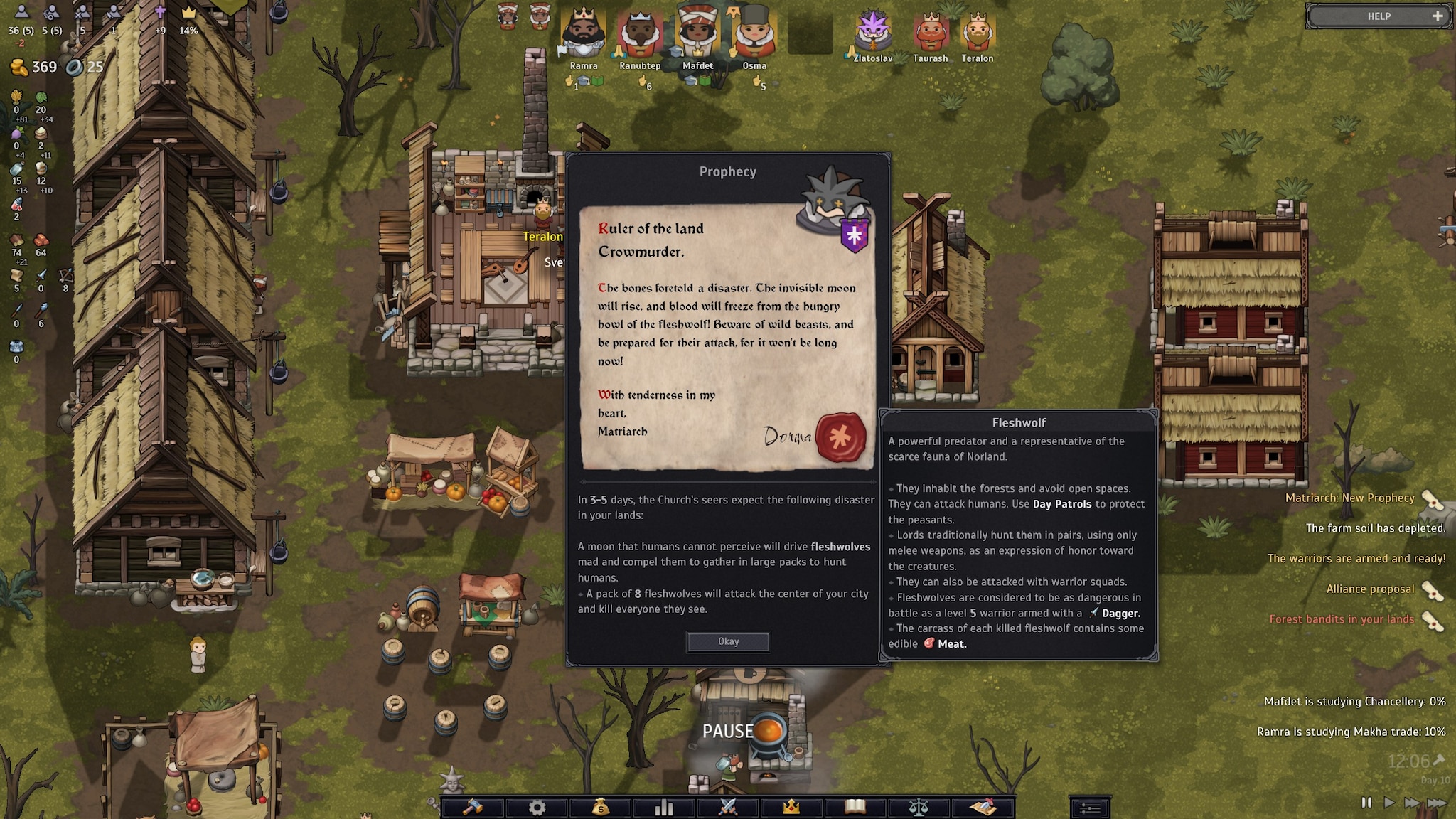This screenshot has height=819, width=1456.
Task: Open the Help panel
Action: coord(1379,16)
